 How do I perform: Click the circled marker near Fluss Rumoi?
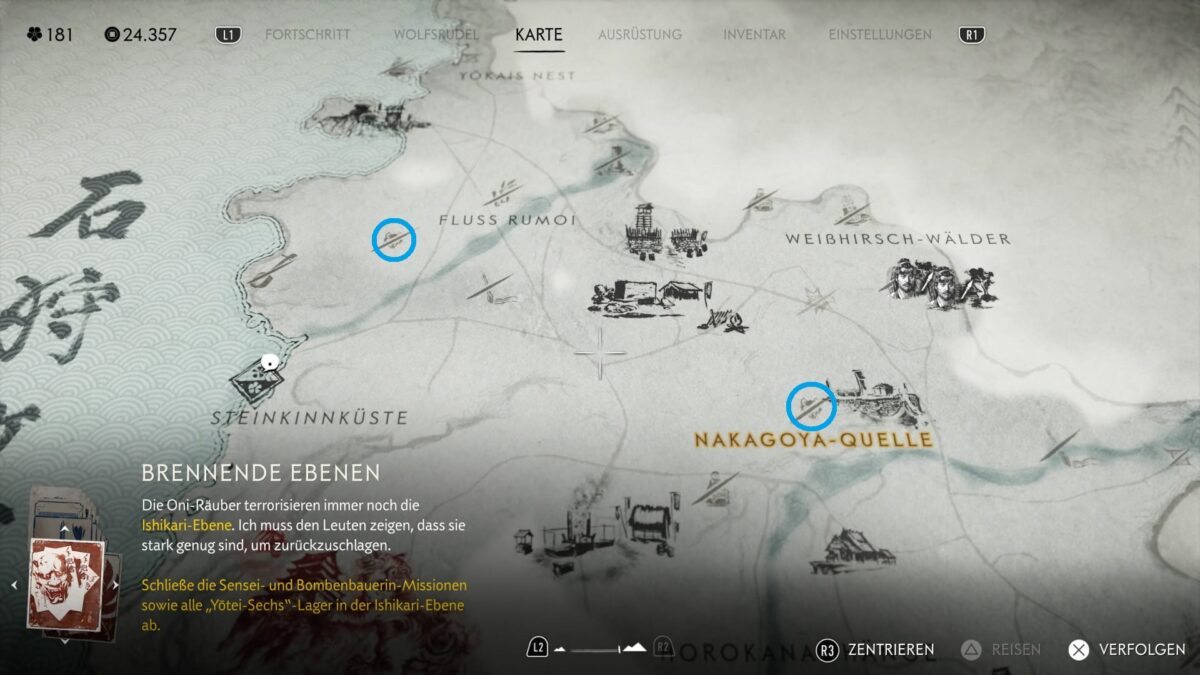[393, 240]
